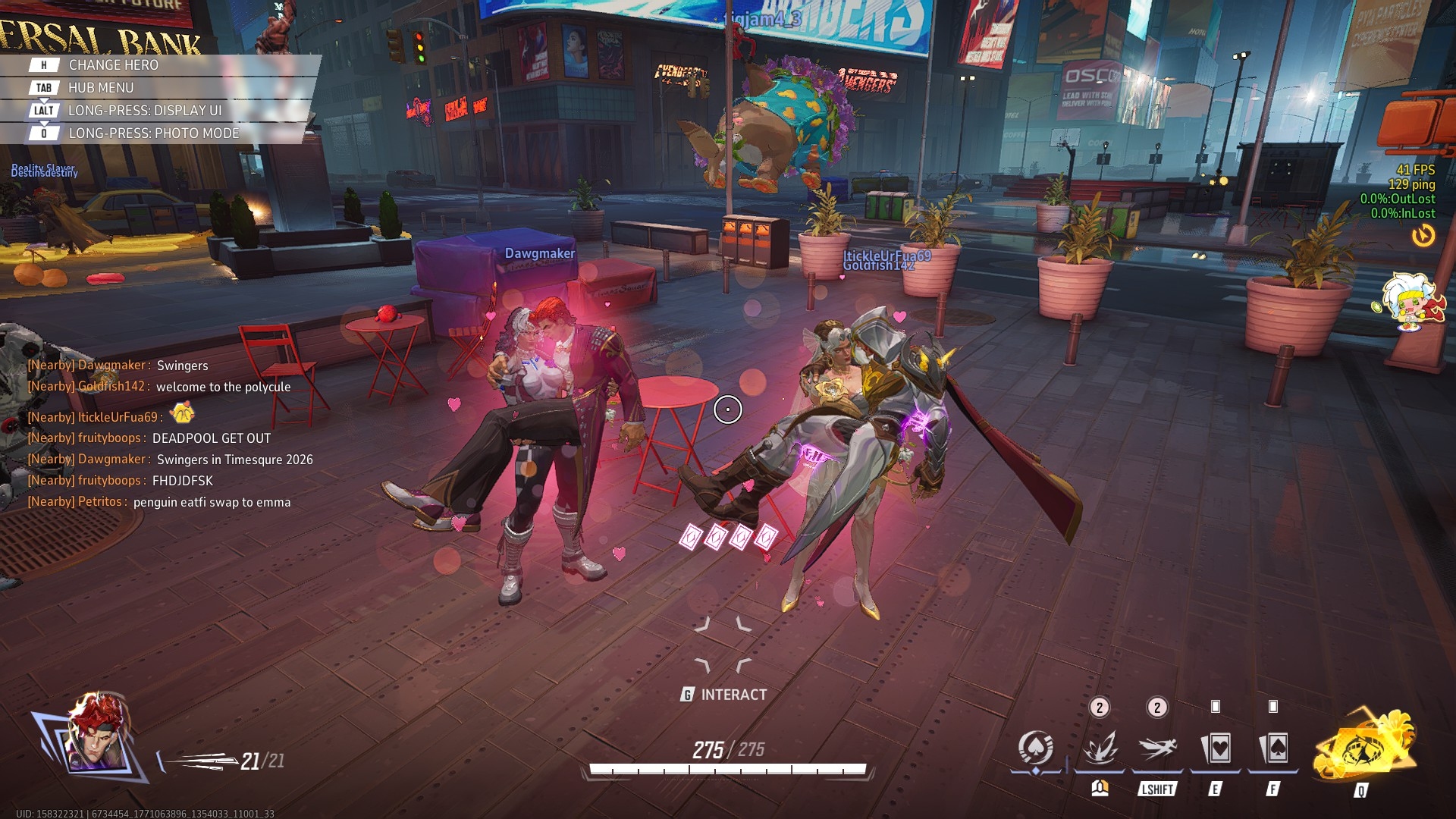The image size is (1456, 819).
Task: Click the orange circular arrow icon
Action: 1423,236
